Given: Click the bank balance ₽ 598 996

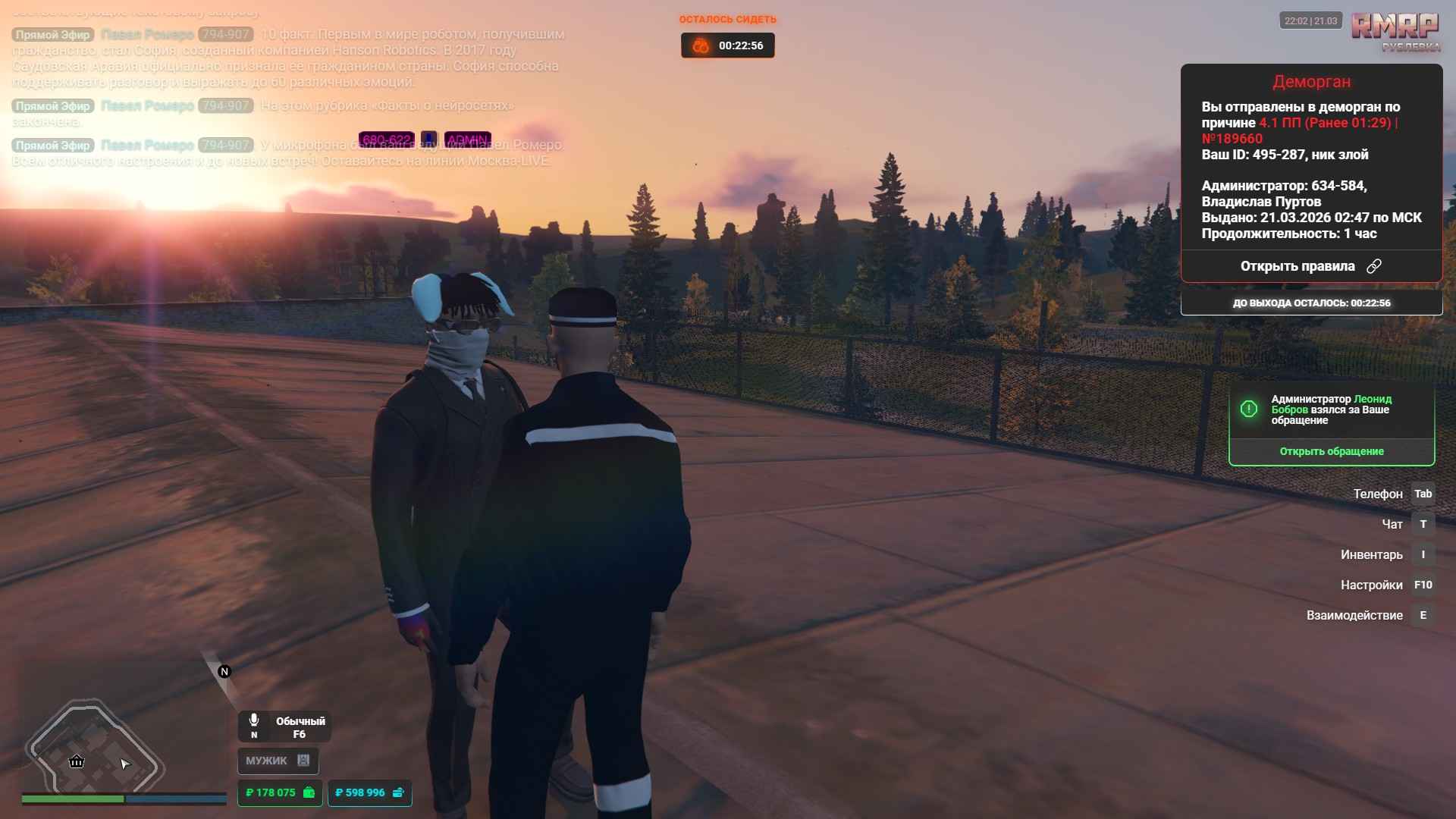Looking at the screenshot, I should coord(369,792).
